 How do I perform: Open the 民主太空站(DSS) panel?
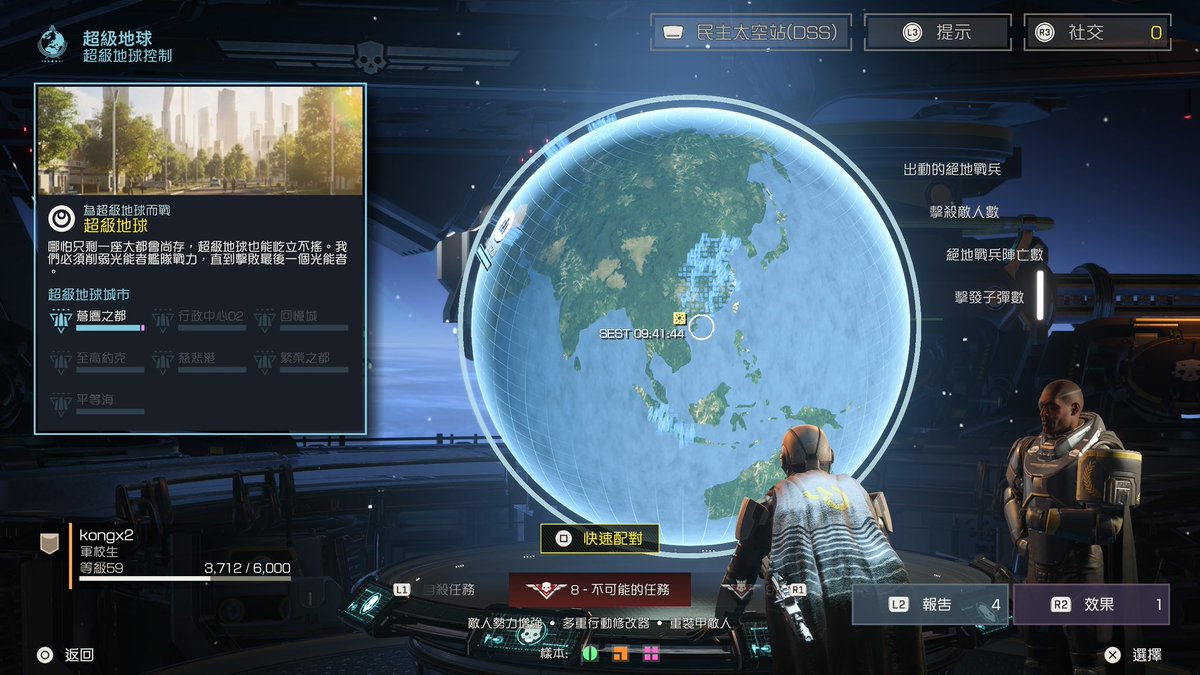click(x=751, y=32)
